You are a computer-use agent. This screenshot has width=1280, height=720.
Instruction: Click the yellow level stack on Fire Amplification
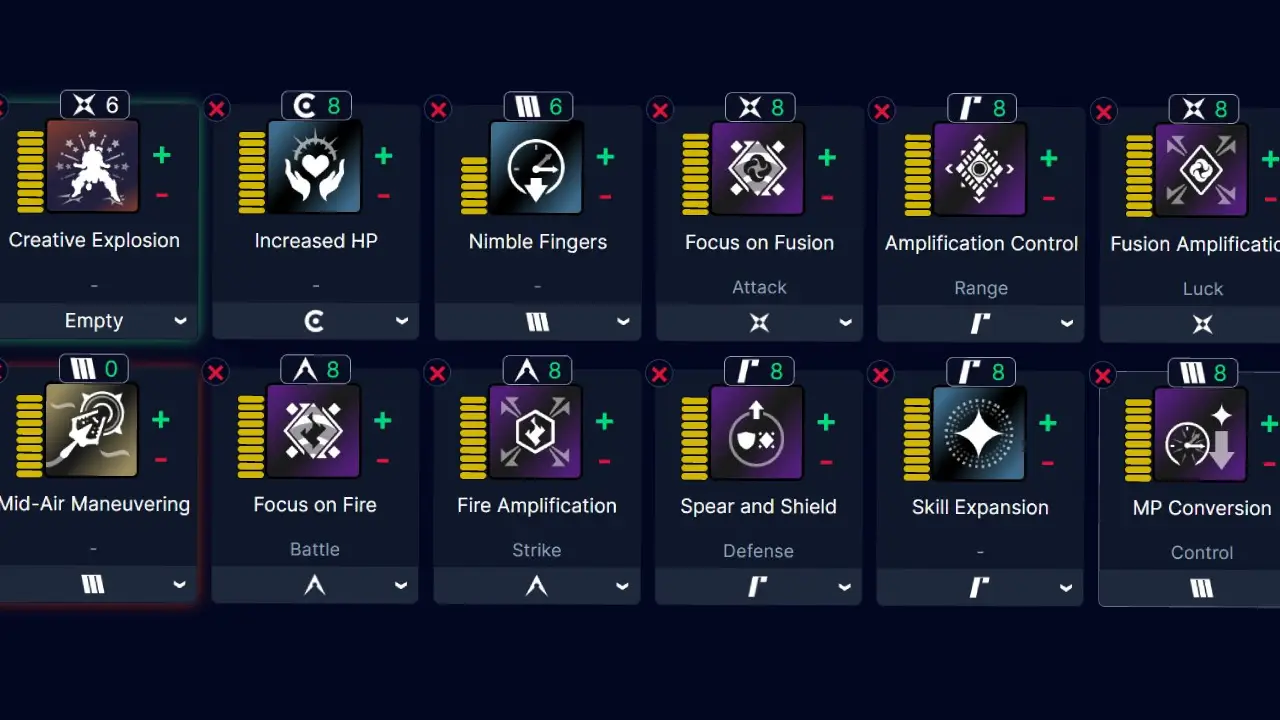pyautogui.click(x=472, y=431)
